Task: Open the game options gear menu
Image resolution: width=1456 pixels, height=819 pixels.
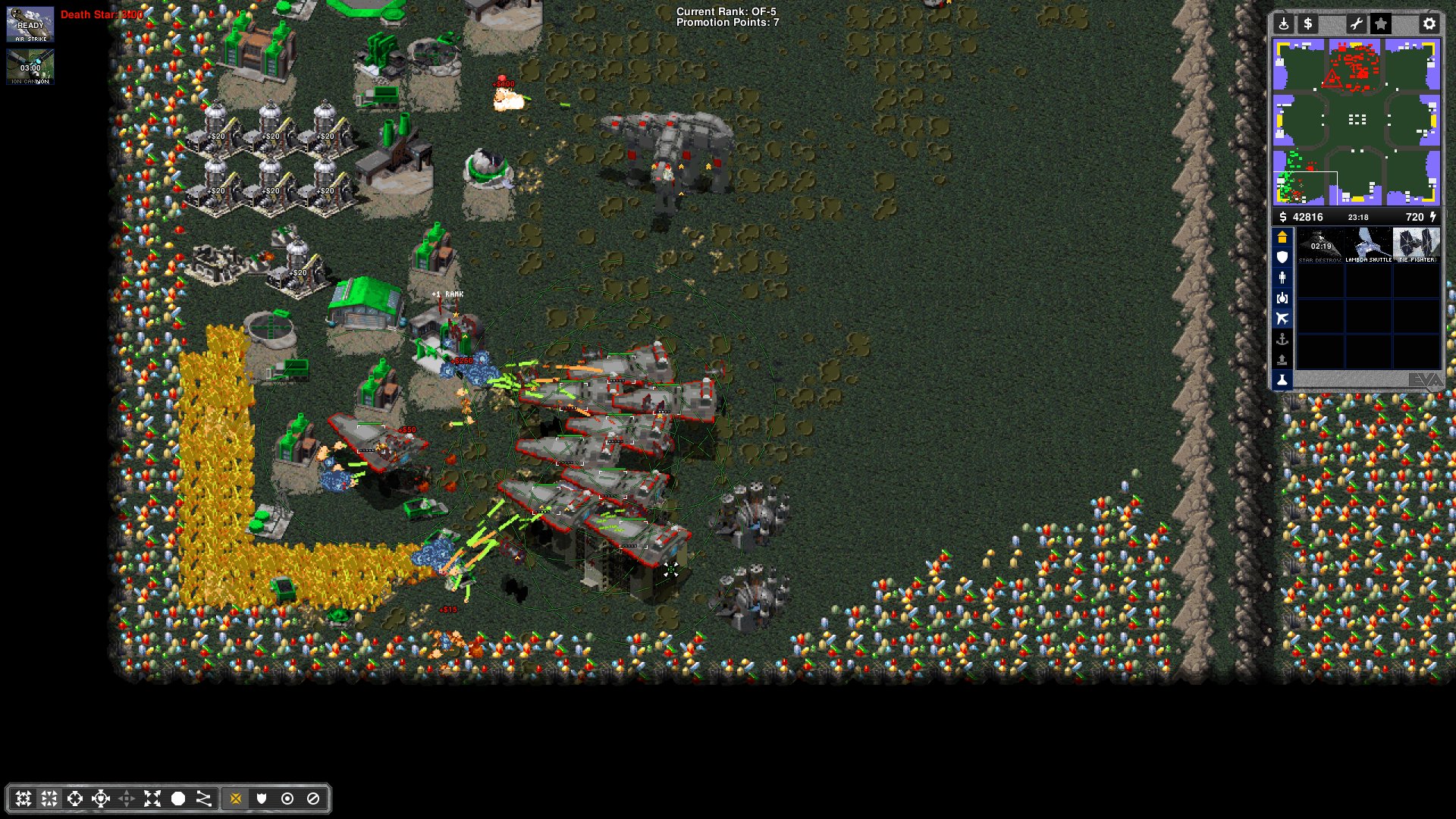Action: pyautogui.click(x=1429, y=24)
